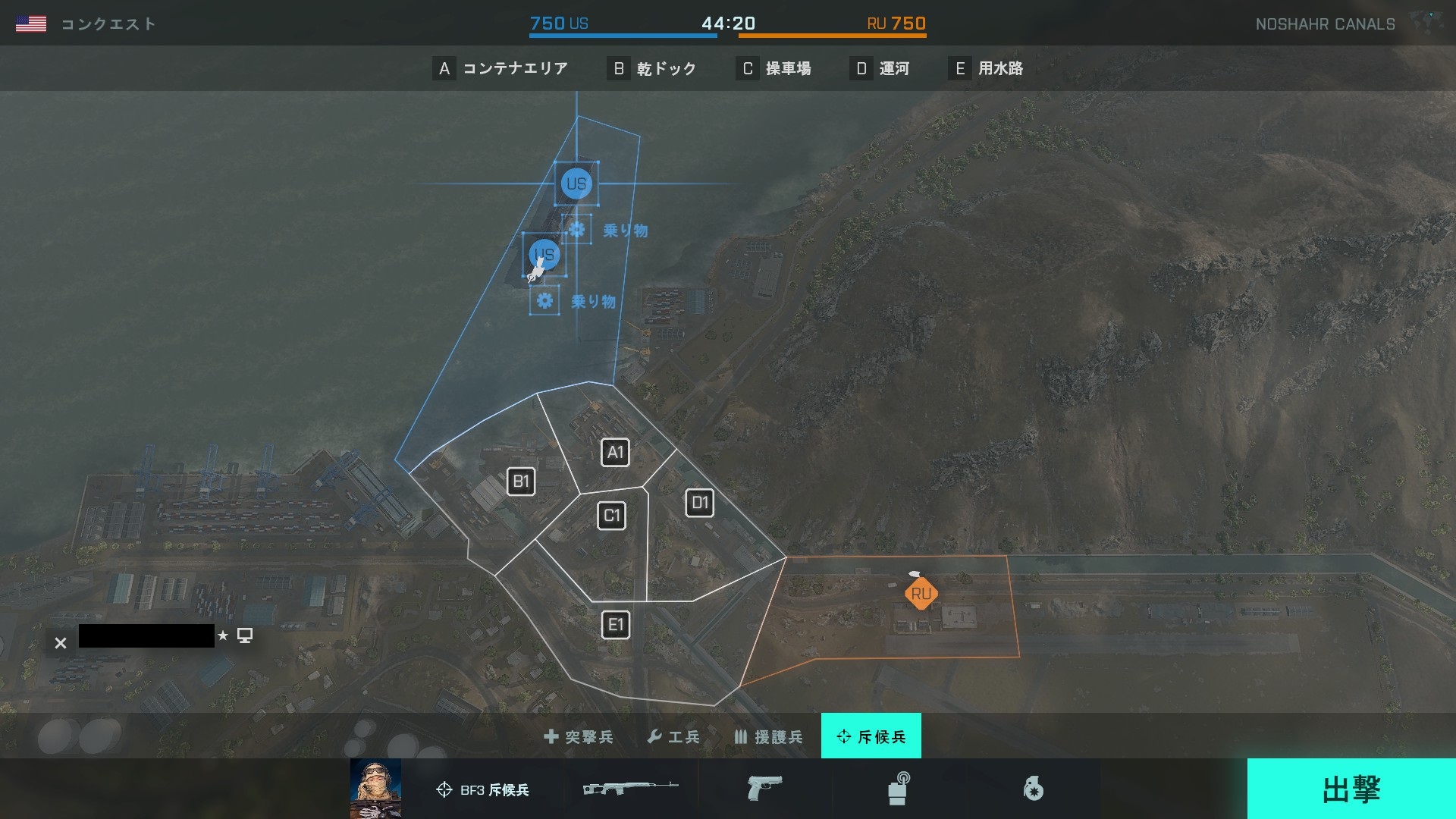This screenshot has width=1456, height=819.
Task: Close the player name panel with X
Action: tap(61, 643)
